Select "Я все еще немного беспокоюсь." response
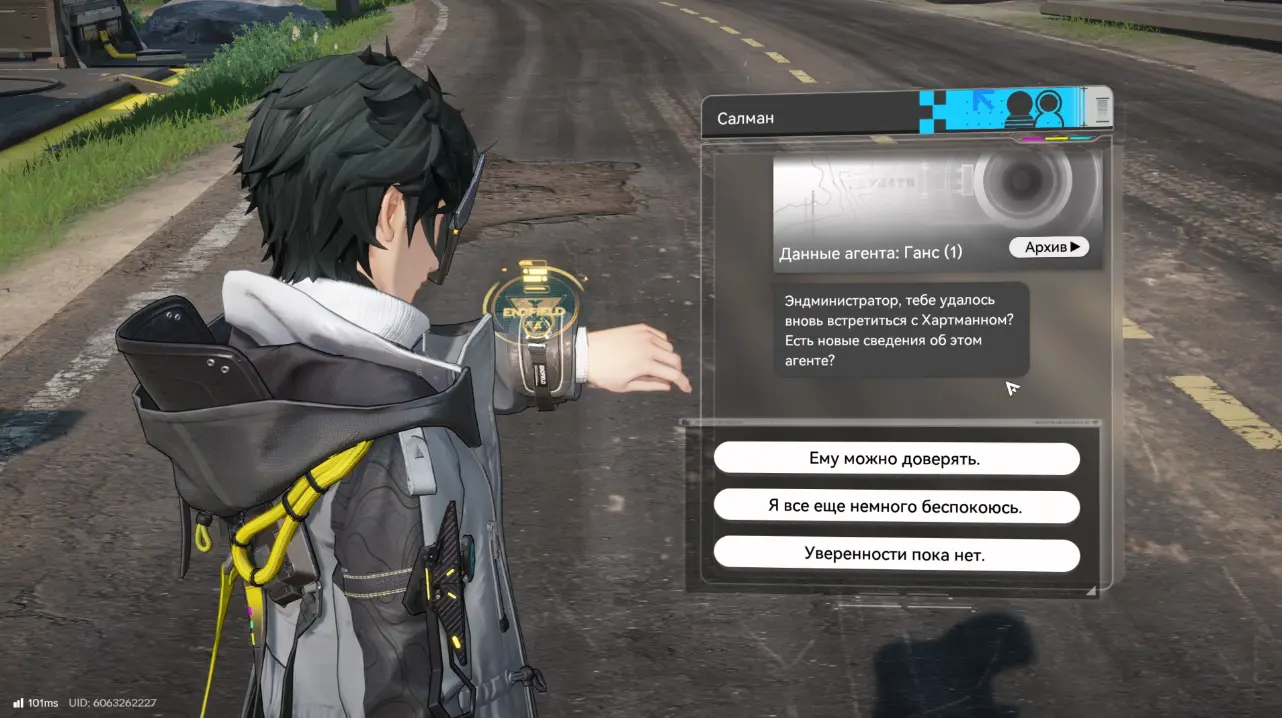Image resolution: width=1282 pixels, height=718 pixels. click(x=896, y=507)
